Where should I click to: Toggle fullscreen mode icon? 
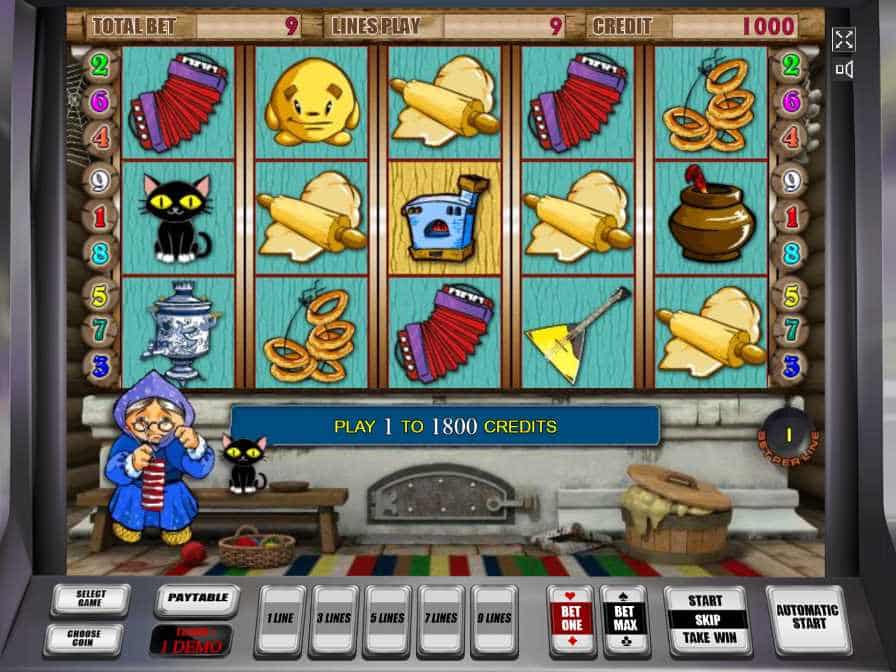(x=844, y=39)
